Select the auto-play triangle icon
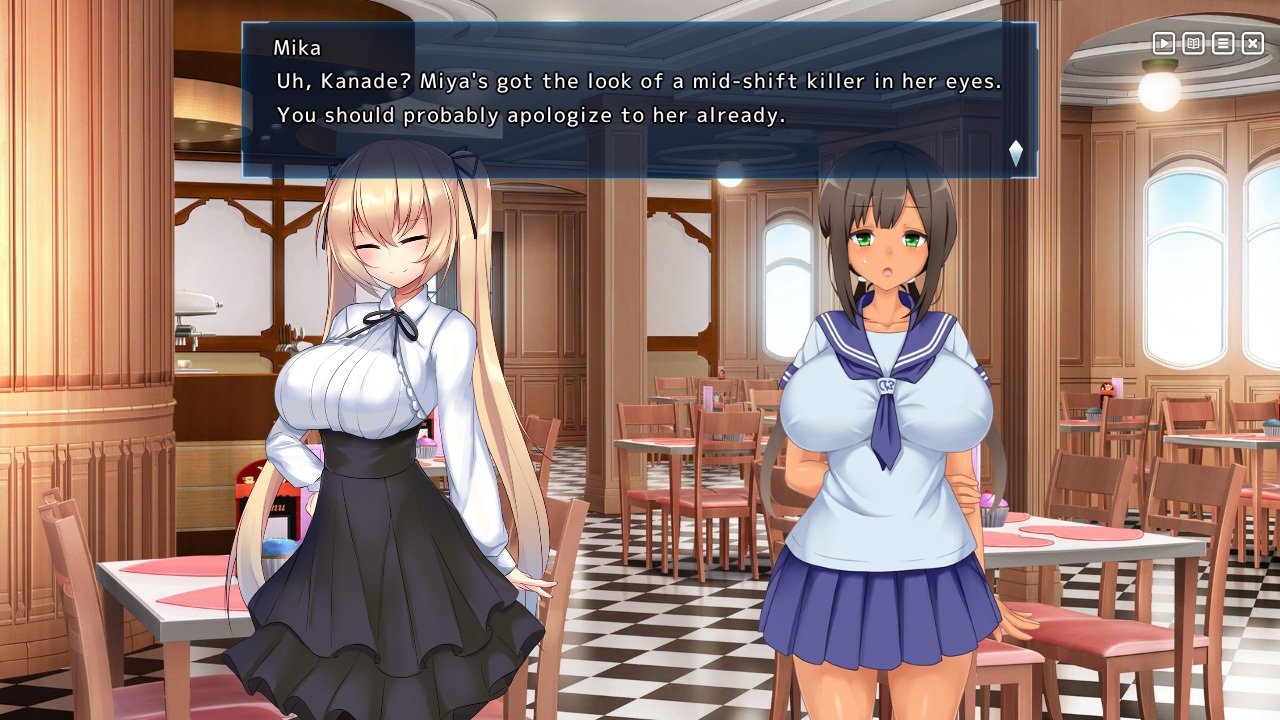The width and height of the screenshot is (1280, 720). (1163, 44)
